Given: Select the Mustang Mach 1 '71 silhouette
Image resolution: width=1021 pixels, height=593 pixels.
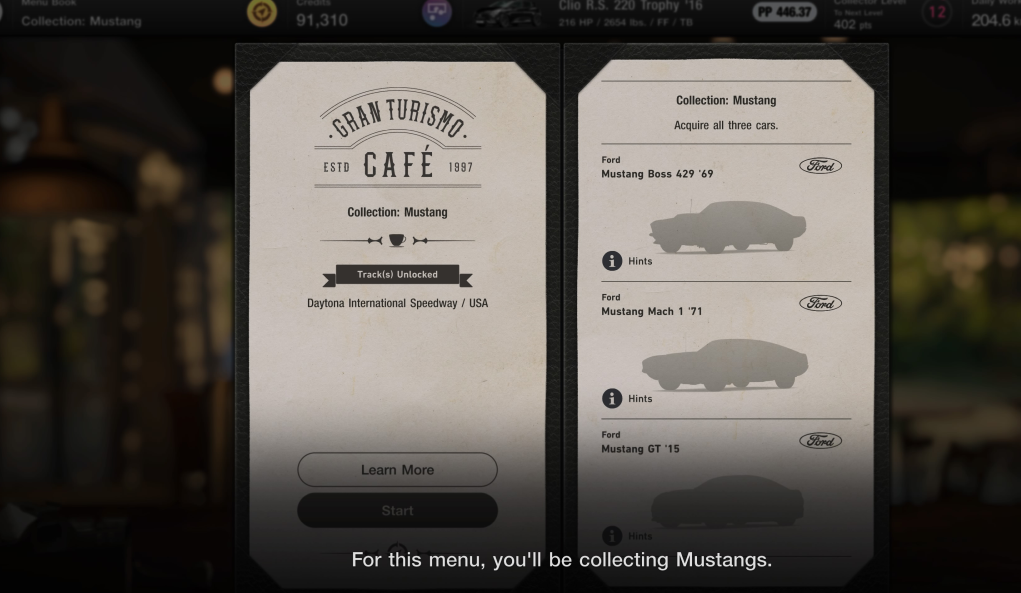Looking at the screenshot, I should tap(726, 364).
